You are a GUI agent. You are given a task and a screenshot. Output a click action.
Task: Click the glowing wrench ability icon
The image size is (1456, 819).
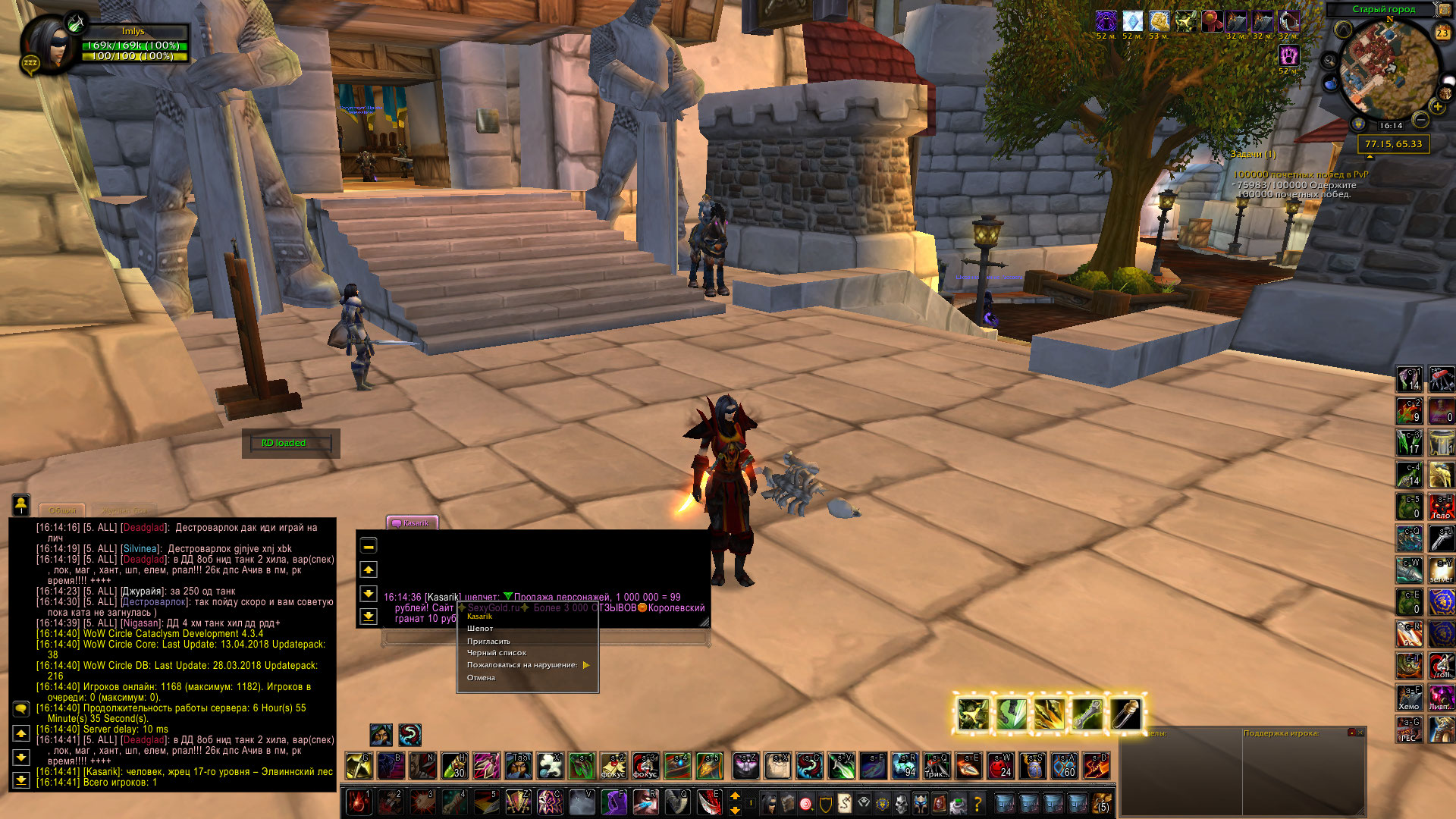tap(1087, 714)
